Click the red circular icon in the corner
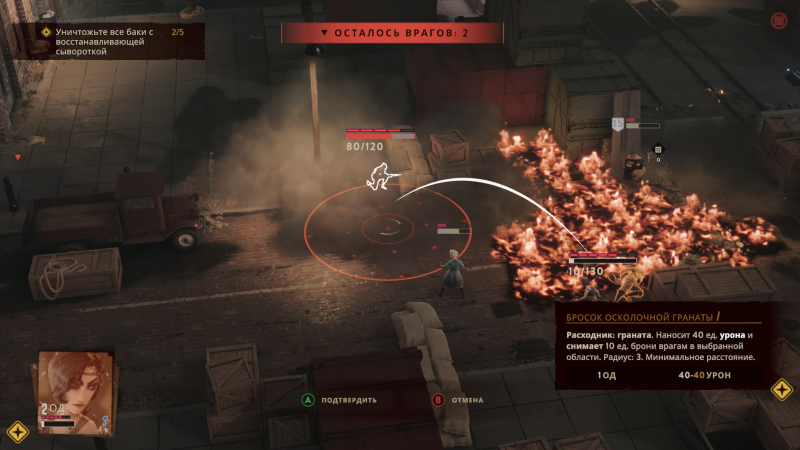 point(779,19)
